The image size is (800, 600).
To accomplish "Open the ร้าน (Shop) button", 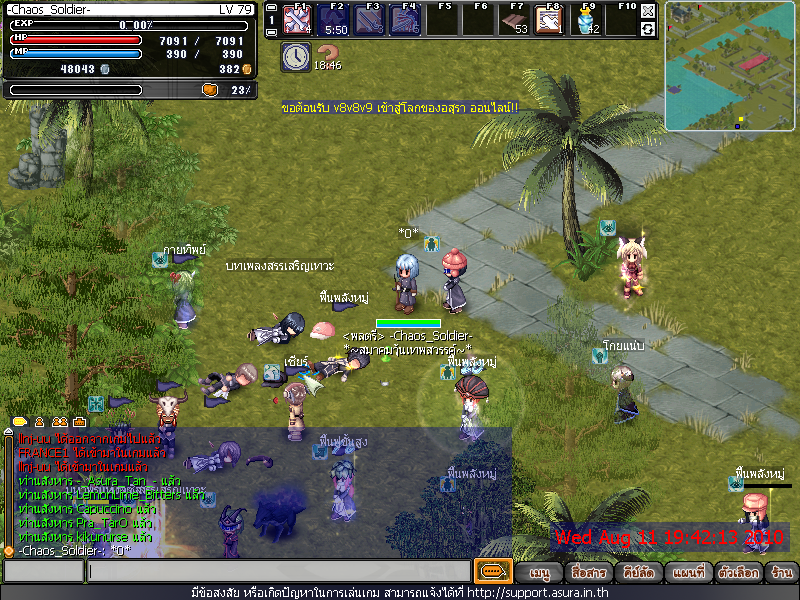I will point(781,573).
